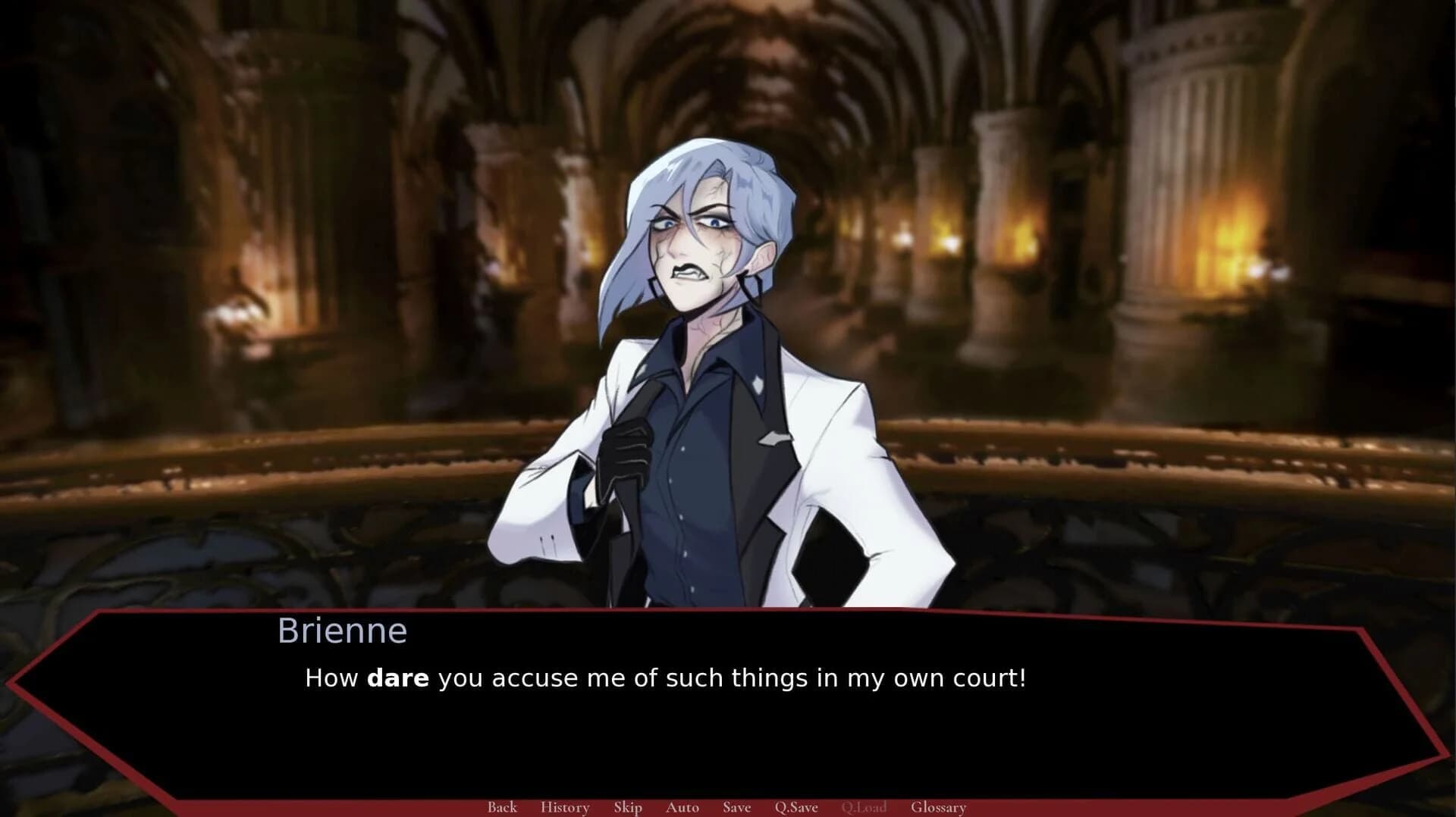
Task: Click the red-bordered dialogue window
Action: click(728, 705)
